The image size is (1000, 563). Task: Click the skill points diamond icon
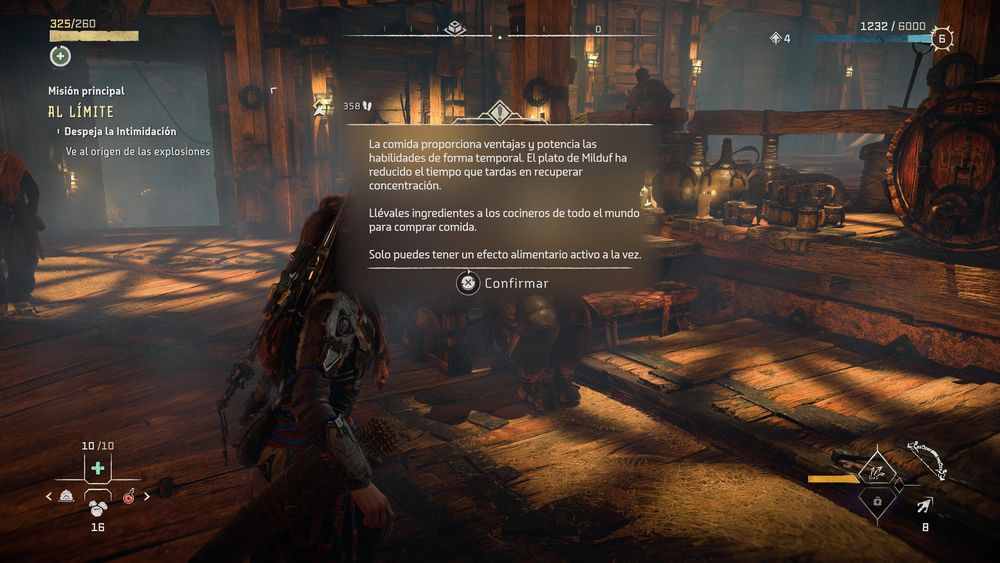775,38
